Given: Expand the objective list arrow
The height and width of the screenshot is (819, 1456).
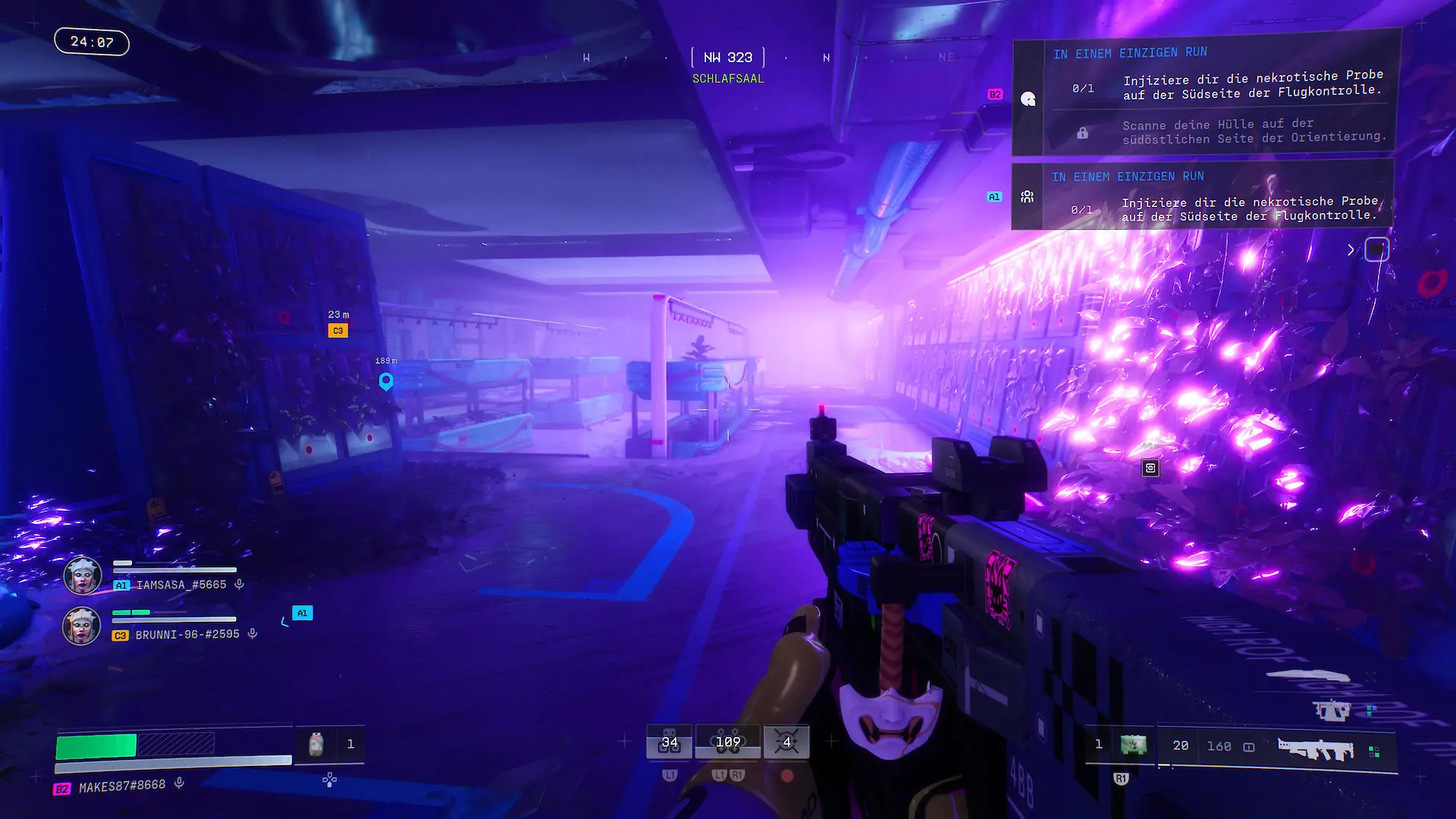Looking at the screenshot, I should click(1351, 249).
